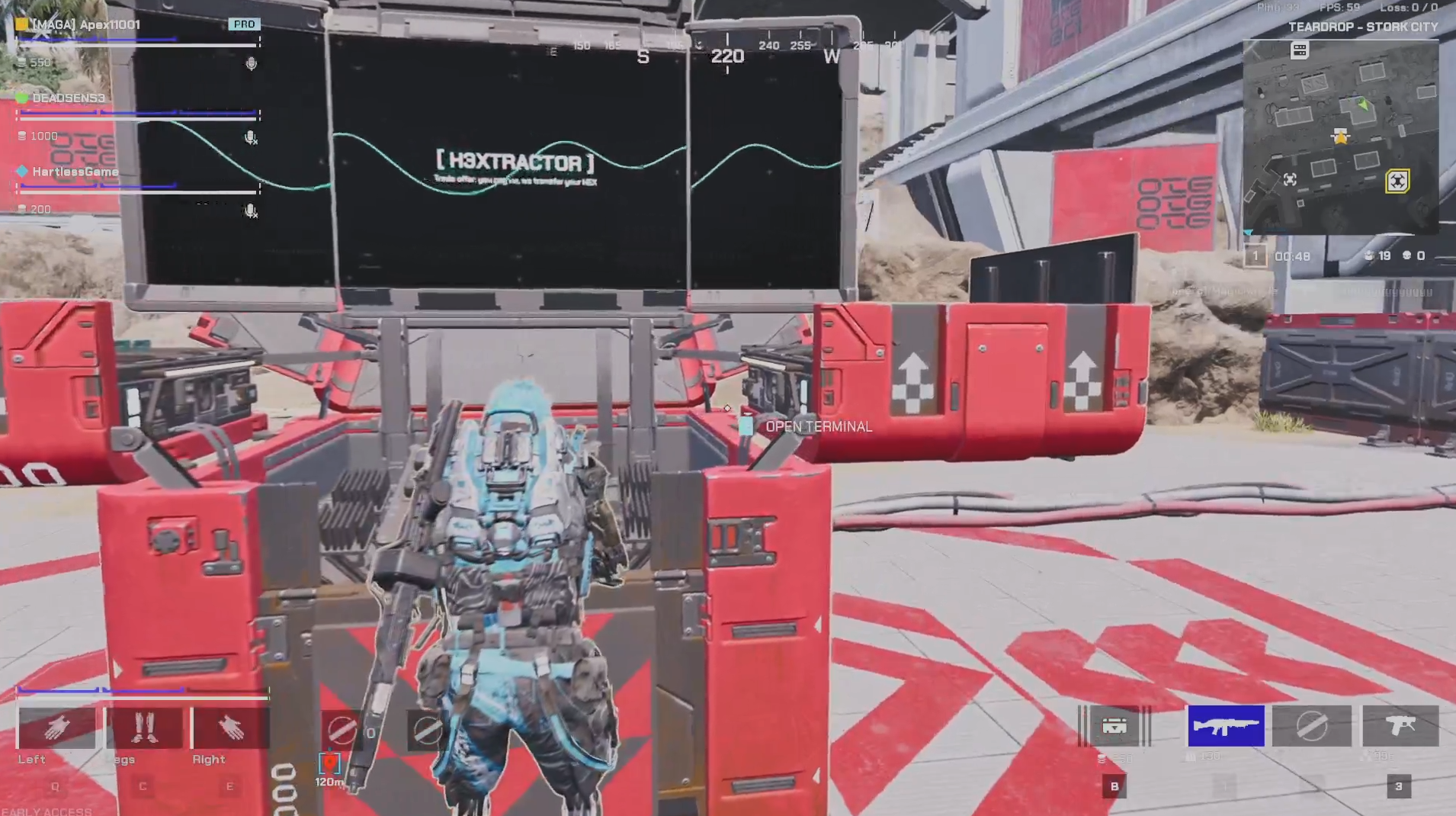The image size is (1456, 816).
Task: Click the white drone marker on minimap
Action: (x=1290, y=179)
